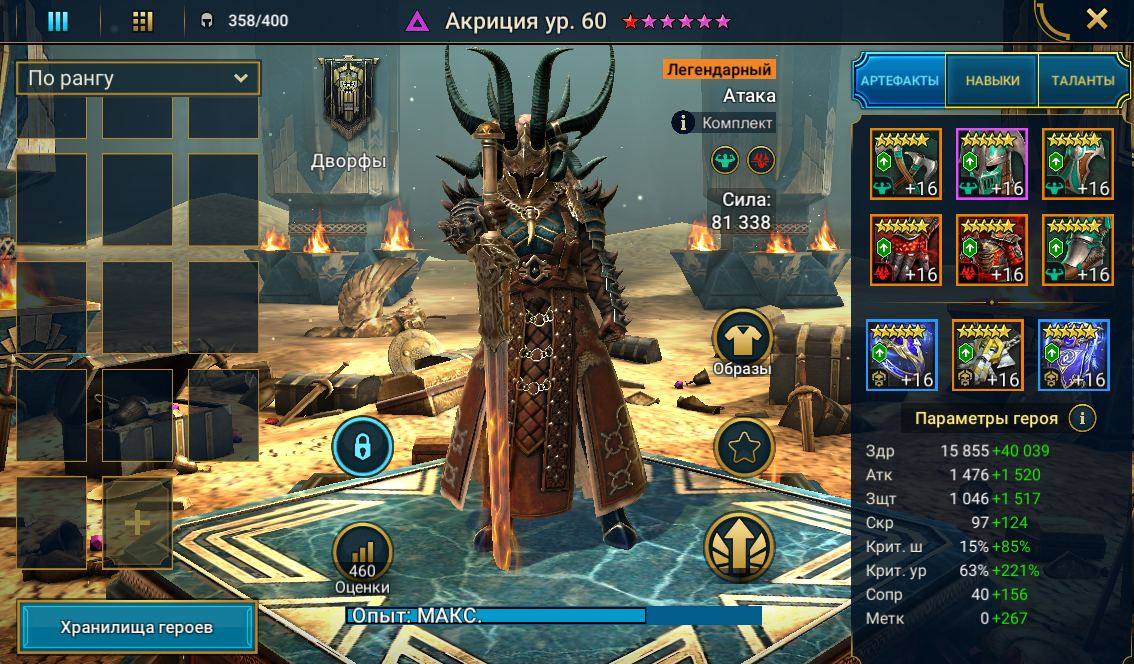Open Хранилища героев
The image size is (1134, 664).
tap(137, 628)
